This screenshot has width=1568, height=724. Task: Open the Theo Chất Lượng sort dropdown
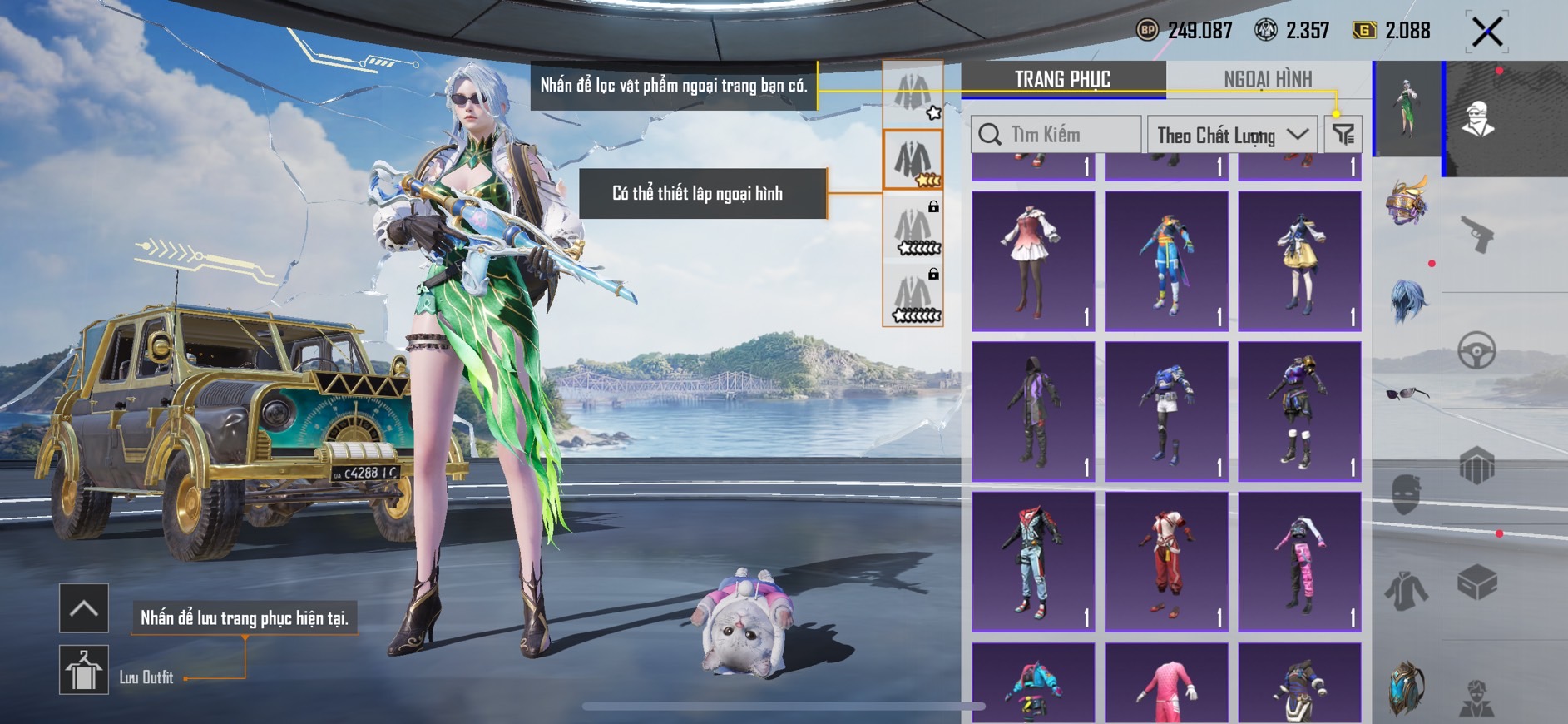[x=1231, y=135]
